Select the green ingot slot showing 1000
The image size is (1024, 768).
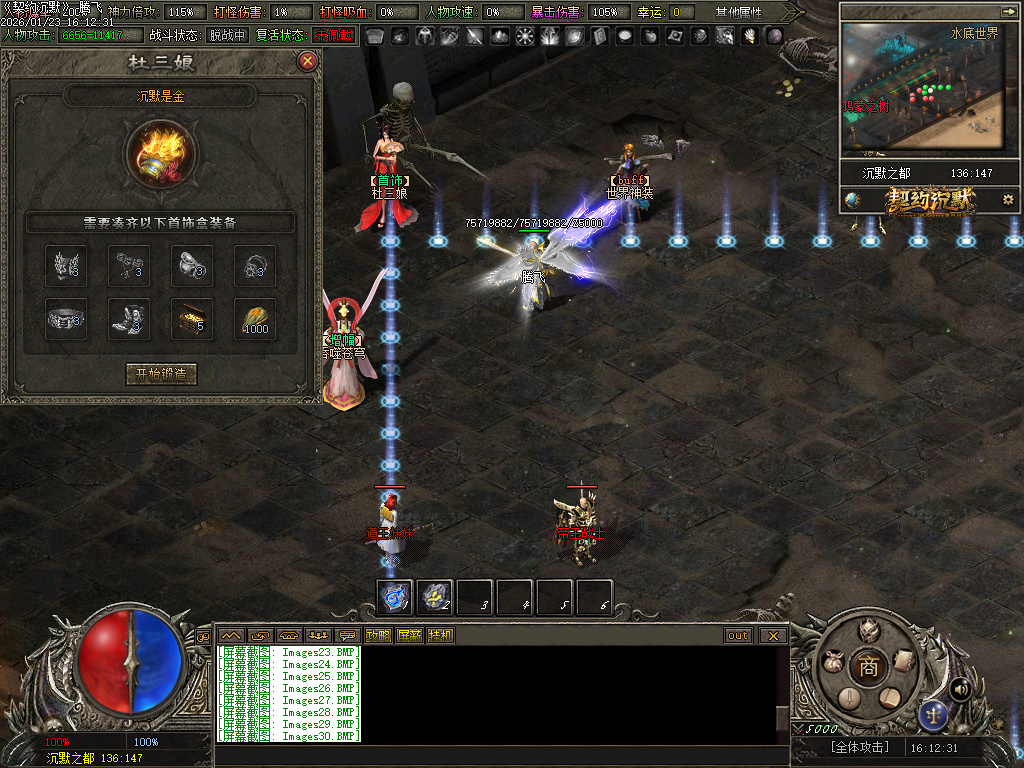(255, 318)
